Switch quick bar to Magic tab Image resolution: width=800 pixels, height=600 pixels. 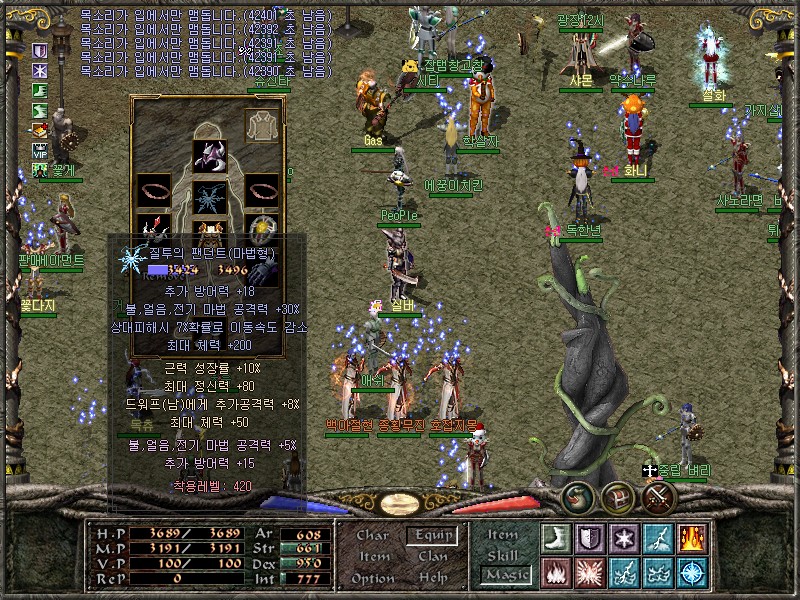click(503, 575)
